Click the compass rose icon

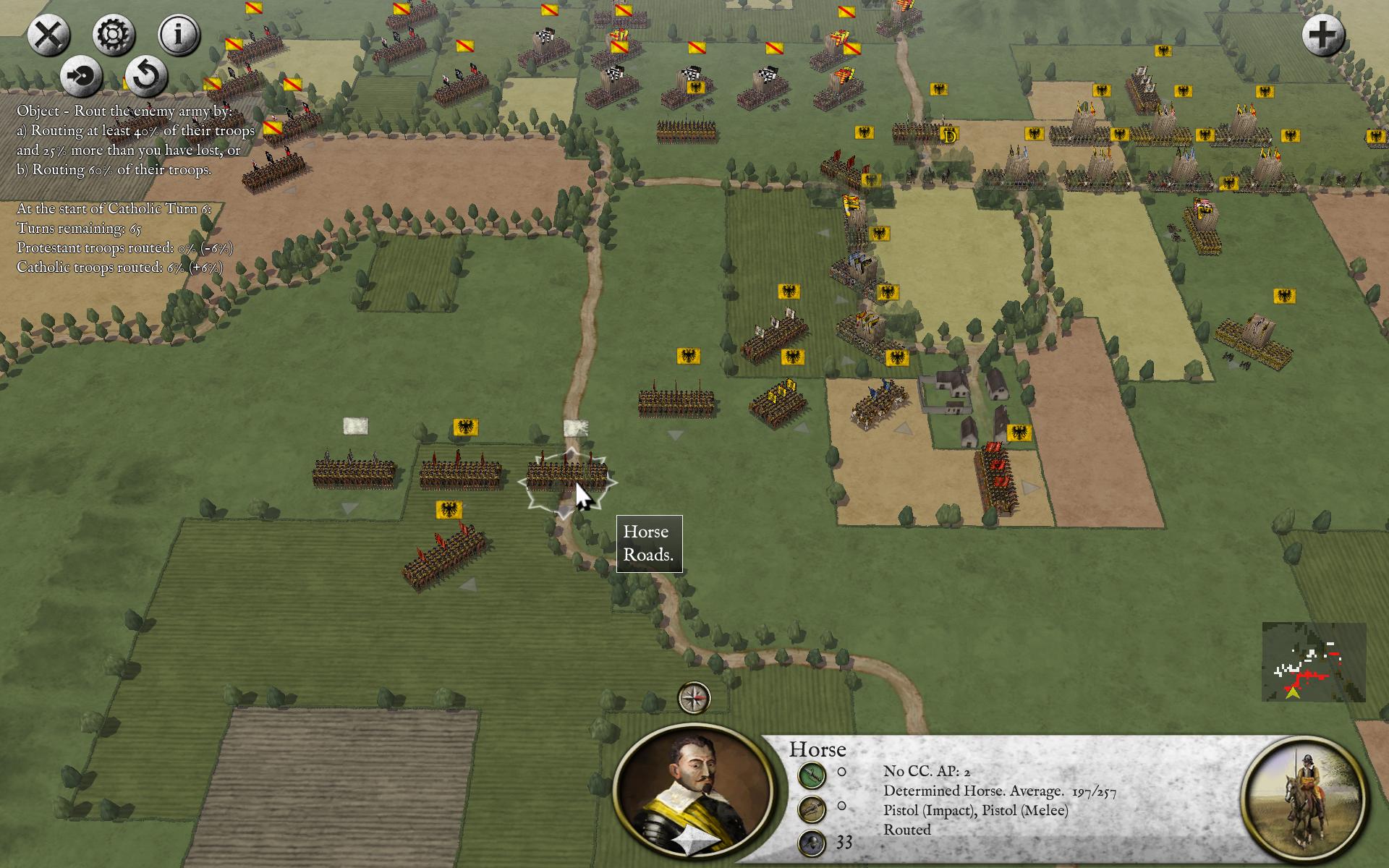click(x=694, y=698)
